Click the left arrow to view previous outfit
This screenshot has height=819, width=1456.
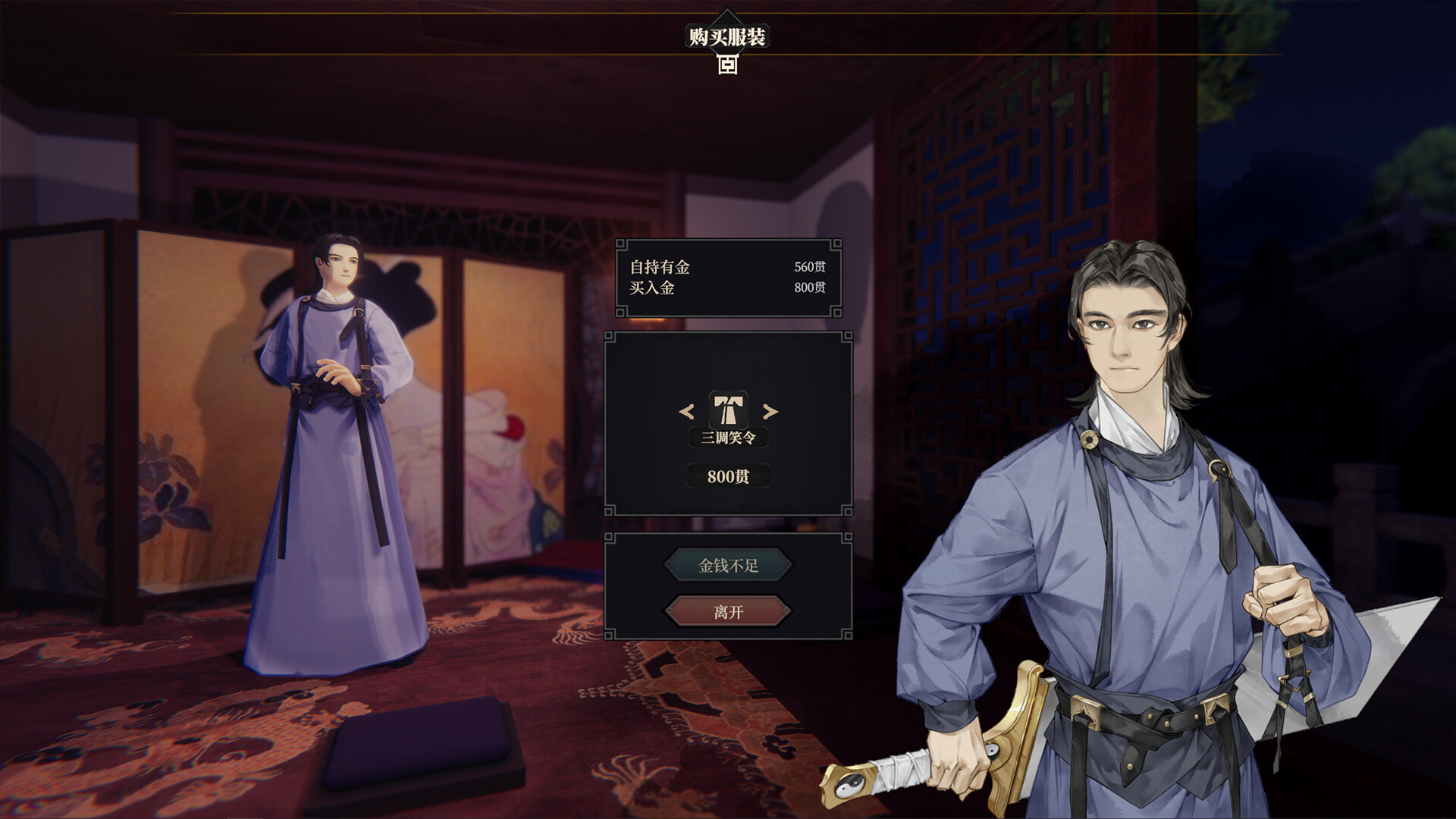click(688, 413)
